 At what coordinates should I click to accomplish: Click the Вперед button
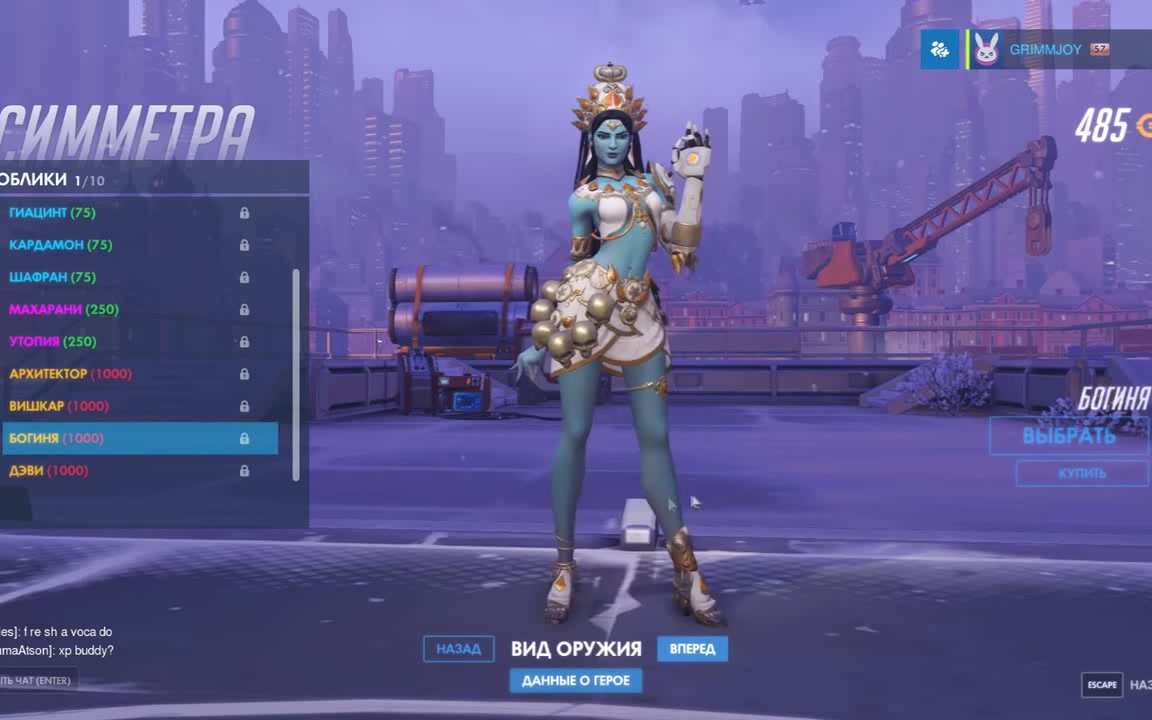[692, 649]
